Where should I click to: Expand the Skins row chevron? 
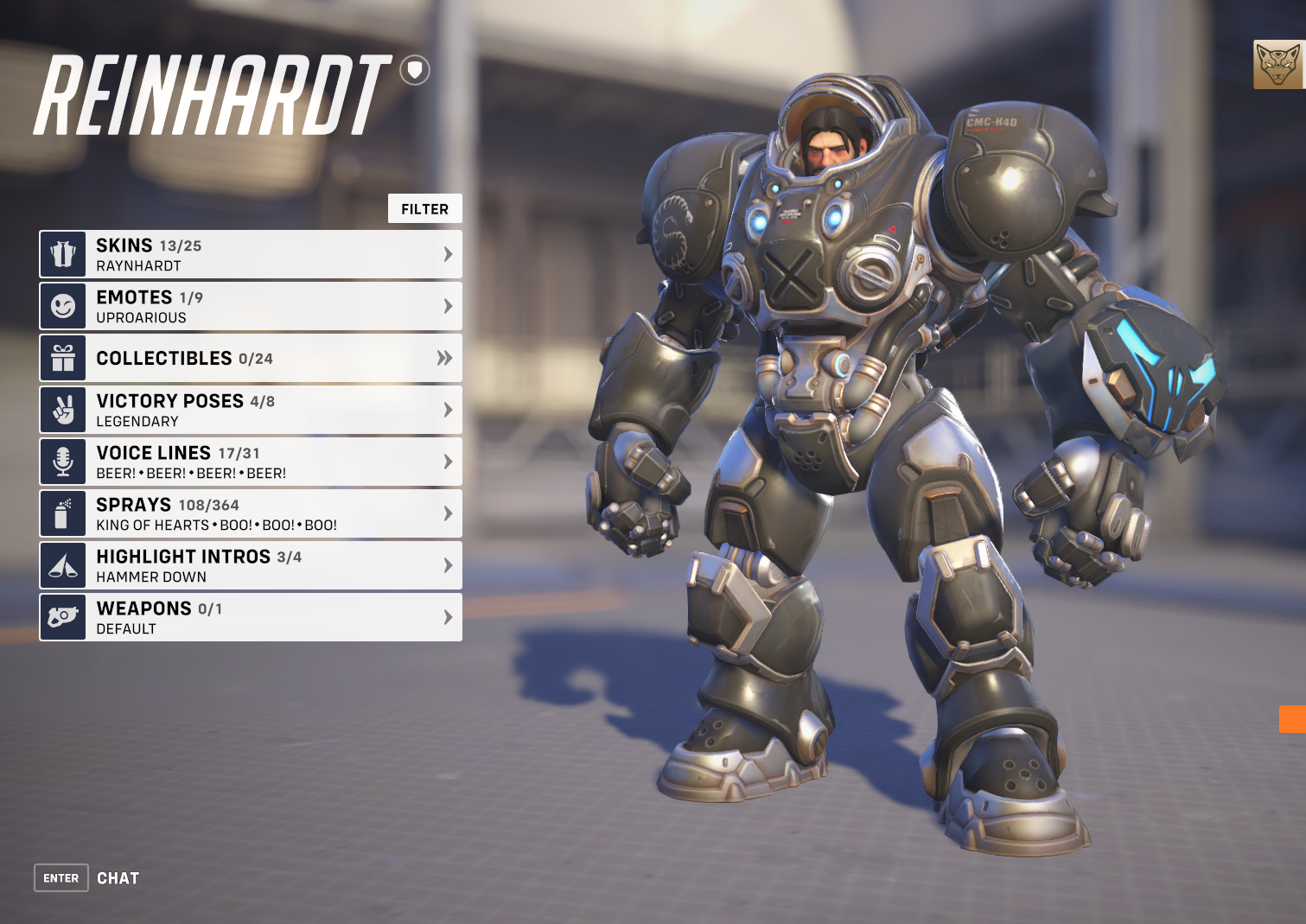click(x=448, y=253)
